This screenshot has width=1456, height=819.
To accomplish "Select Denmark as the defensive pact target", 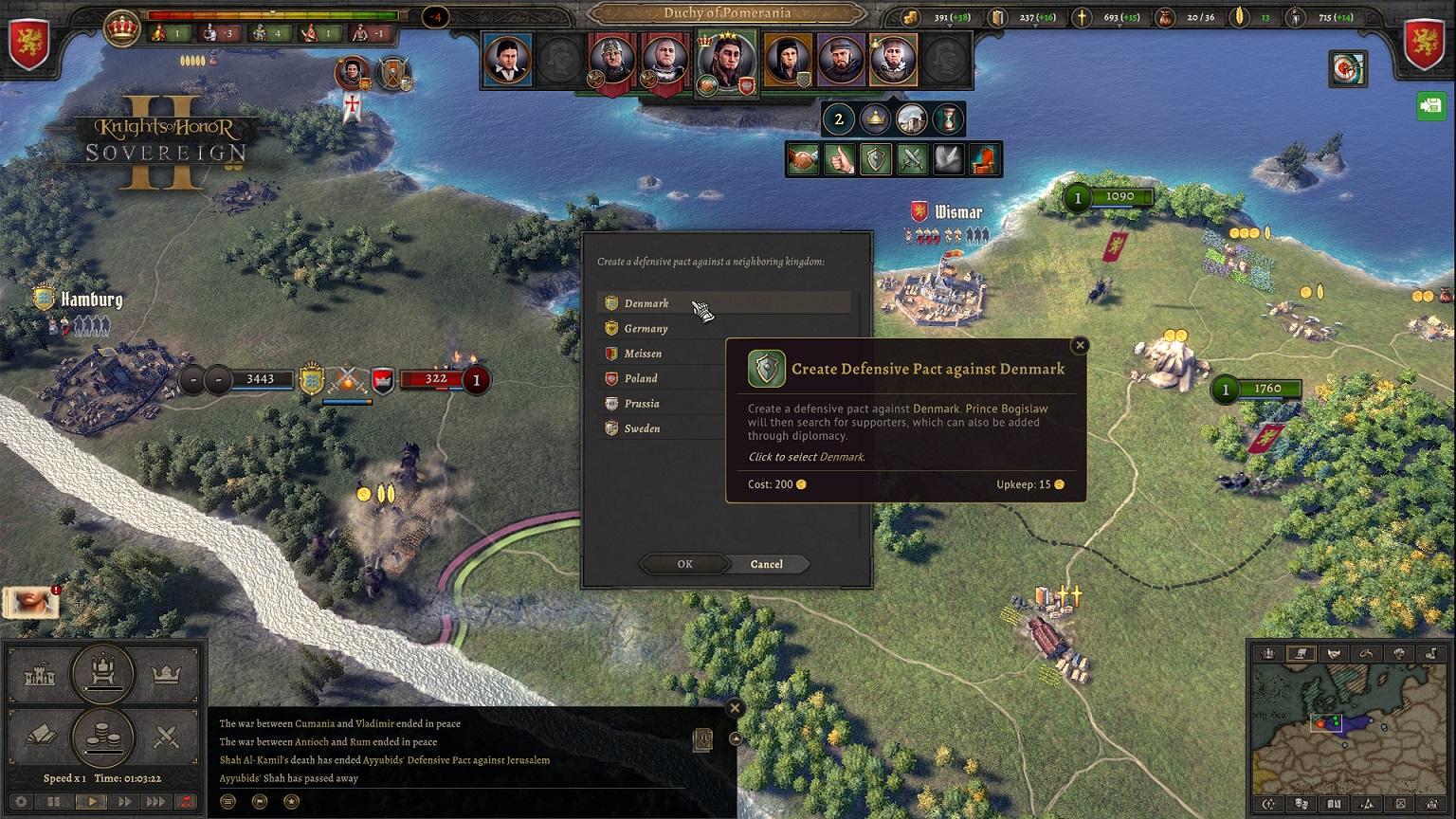I will pyautogui.click(x=646, y=303).
